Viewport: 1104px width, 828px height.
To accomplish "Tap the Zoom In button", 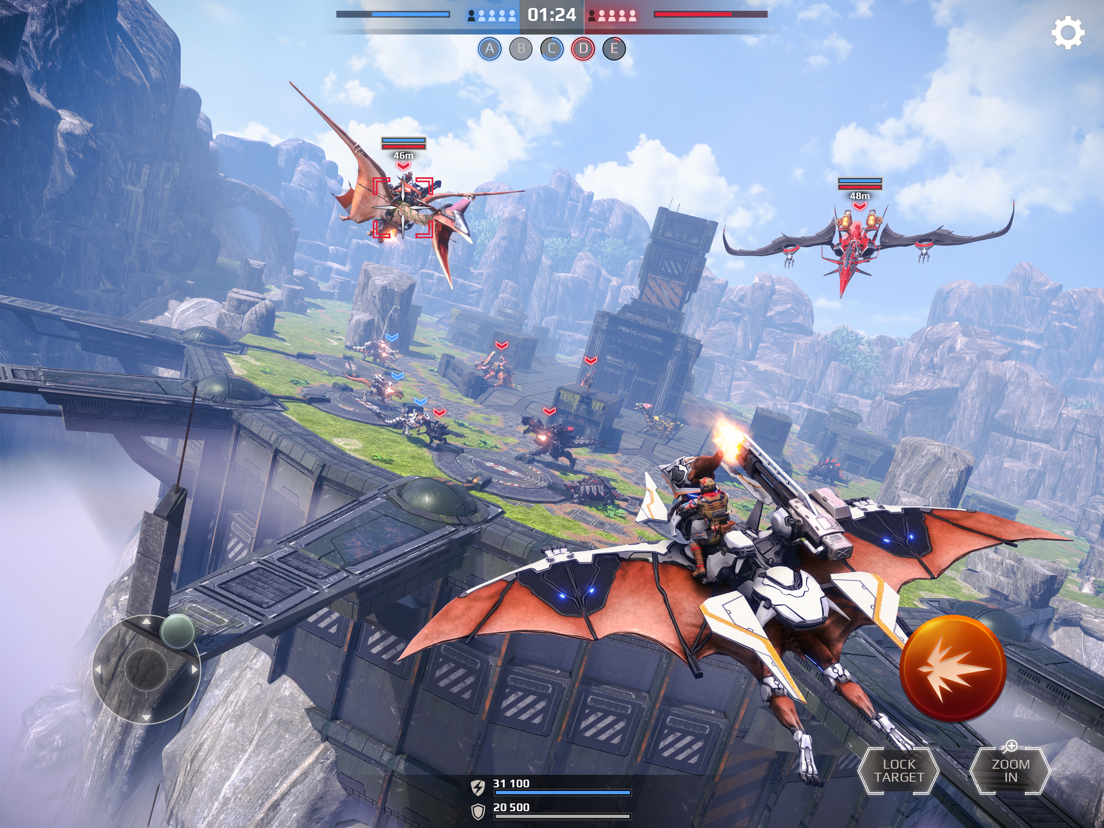I will coord(1009,770).
